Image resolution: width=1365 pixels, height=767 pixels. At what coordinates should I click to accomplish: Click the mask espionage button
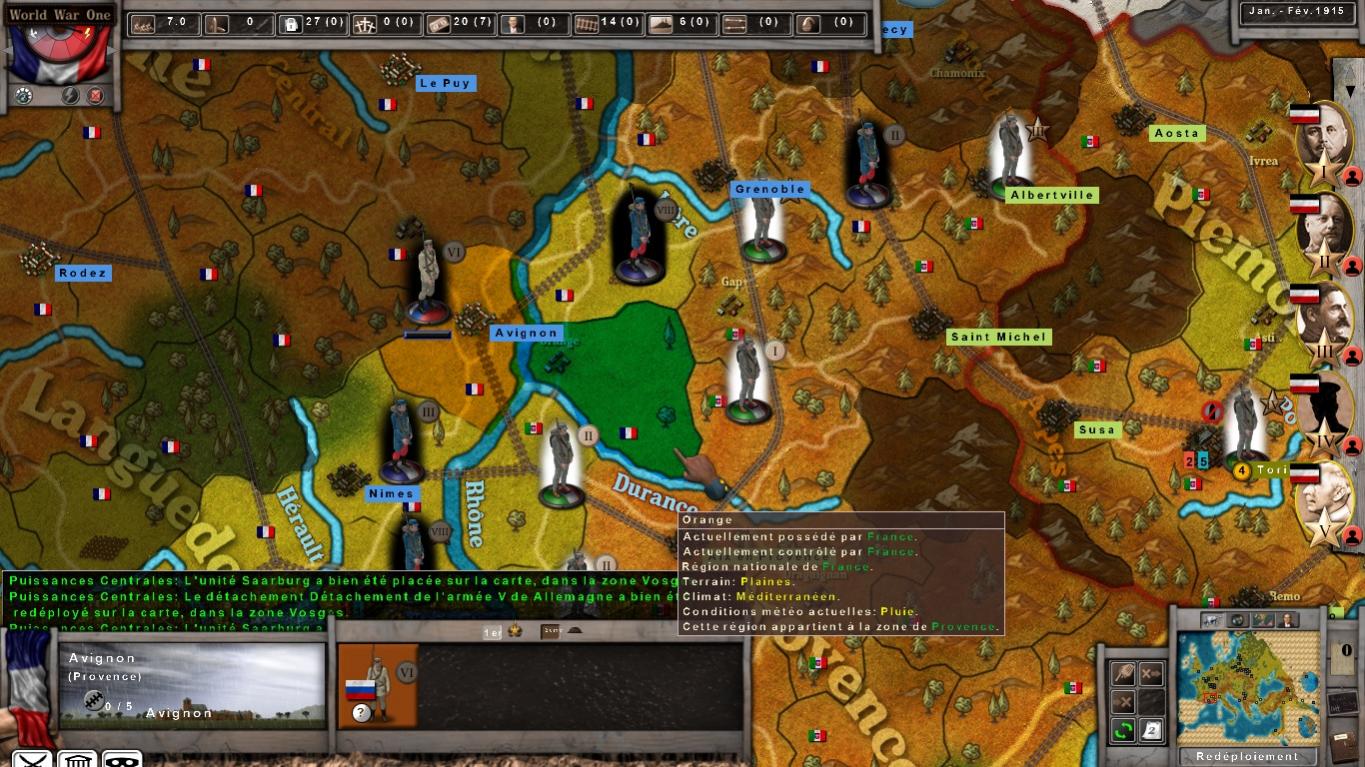[121, 760]
